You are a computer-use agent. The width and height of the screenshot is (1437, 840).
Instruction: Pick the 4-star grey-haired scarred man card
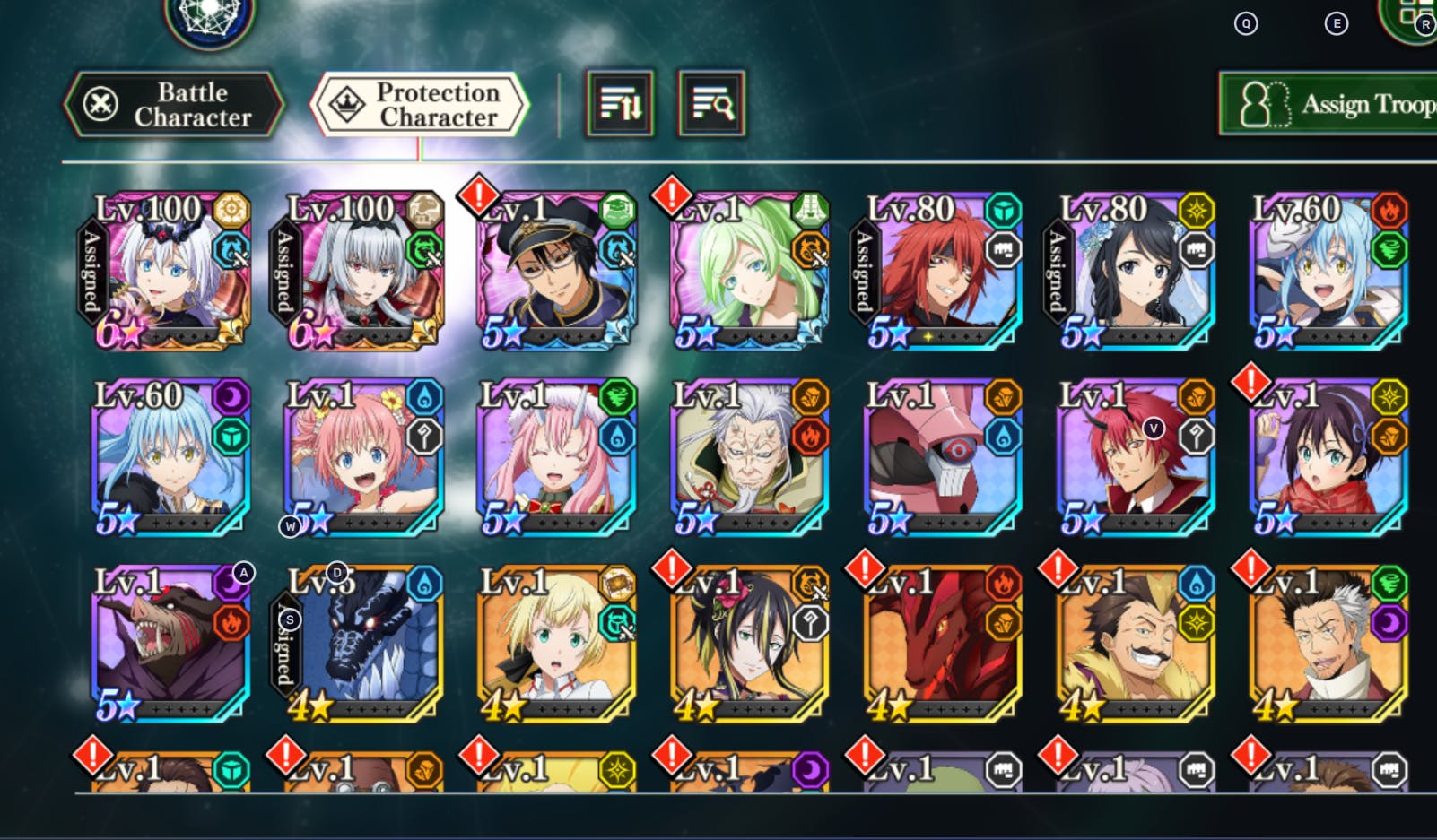[1327, 644]
